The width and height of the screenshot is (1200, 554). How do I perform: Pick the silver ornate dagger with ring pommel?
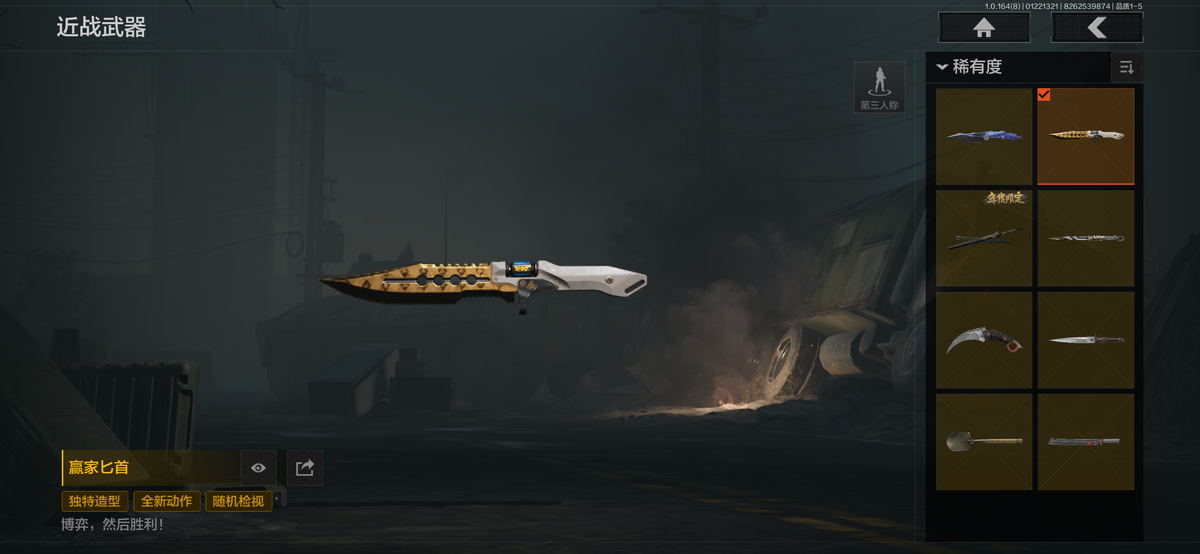[x=1086, y=238]
